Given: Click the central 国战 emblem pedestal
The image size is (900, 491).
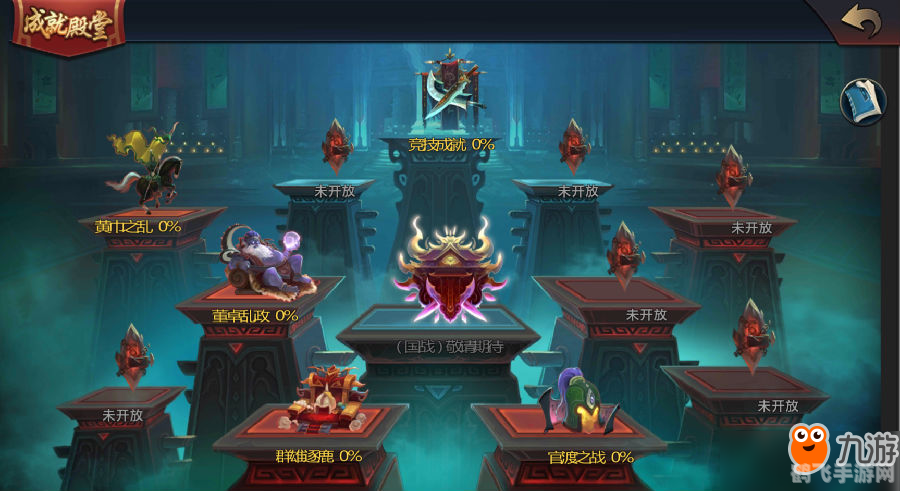Looking at the screenshot, I should [x=448, y=272].
